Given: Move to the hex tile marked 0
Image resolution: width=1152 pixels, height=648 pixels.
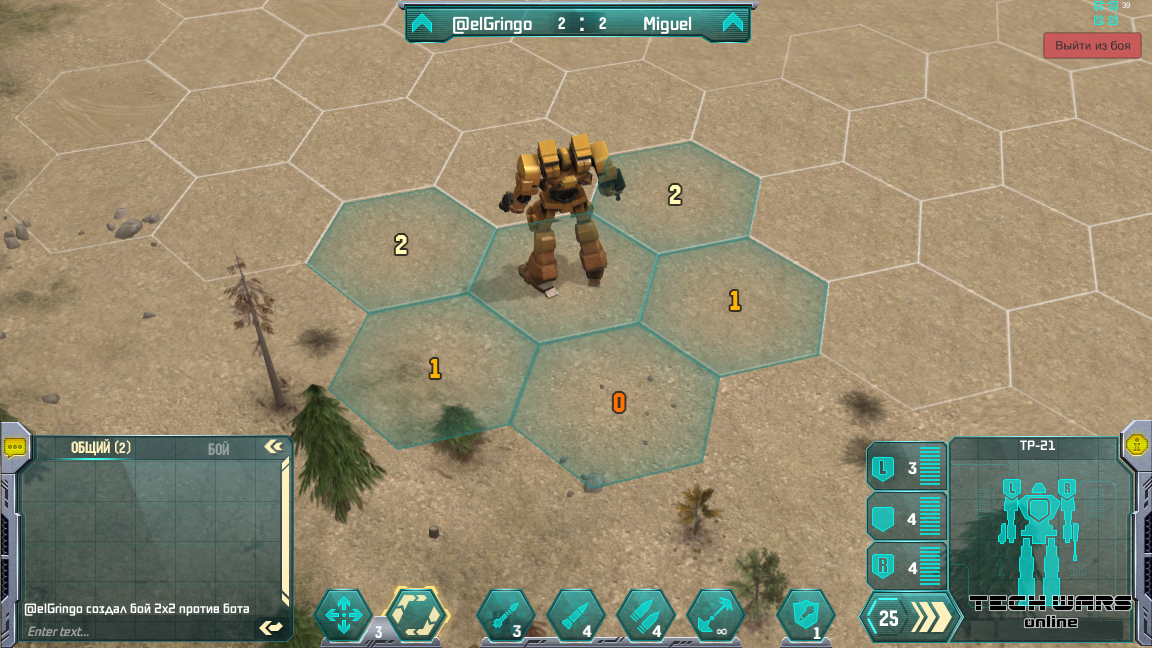Looking at the screenshot, I should pos(617,403).
